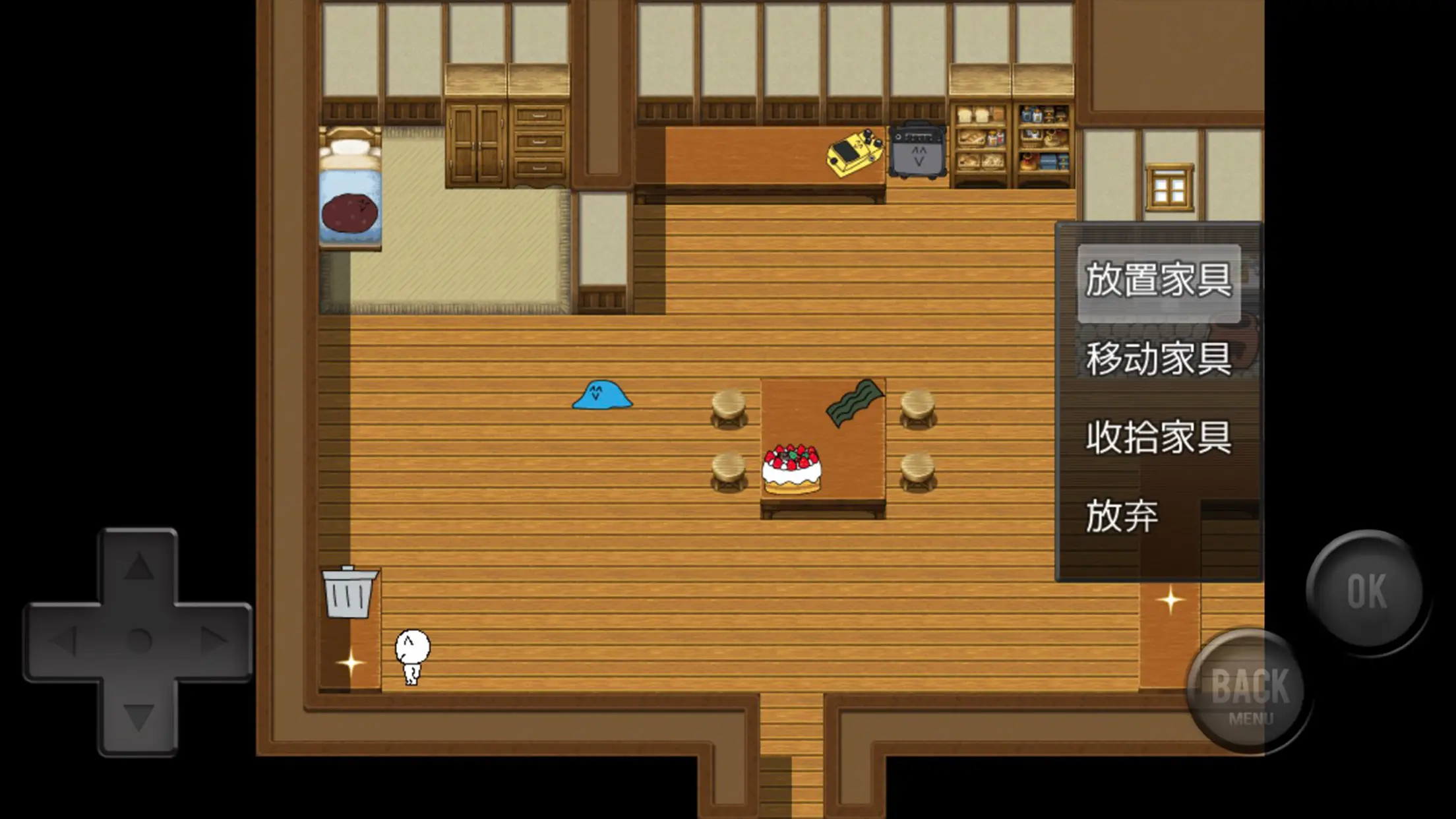The image size is (1456, 819).
Task: Select the yellow effects pedal on the counter
Action: point(854,152)
